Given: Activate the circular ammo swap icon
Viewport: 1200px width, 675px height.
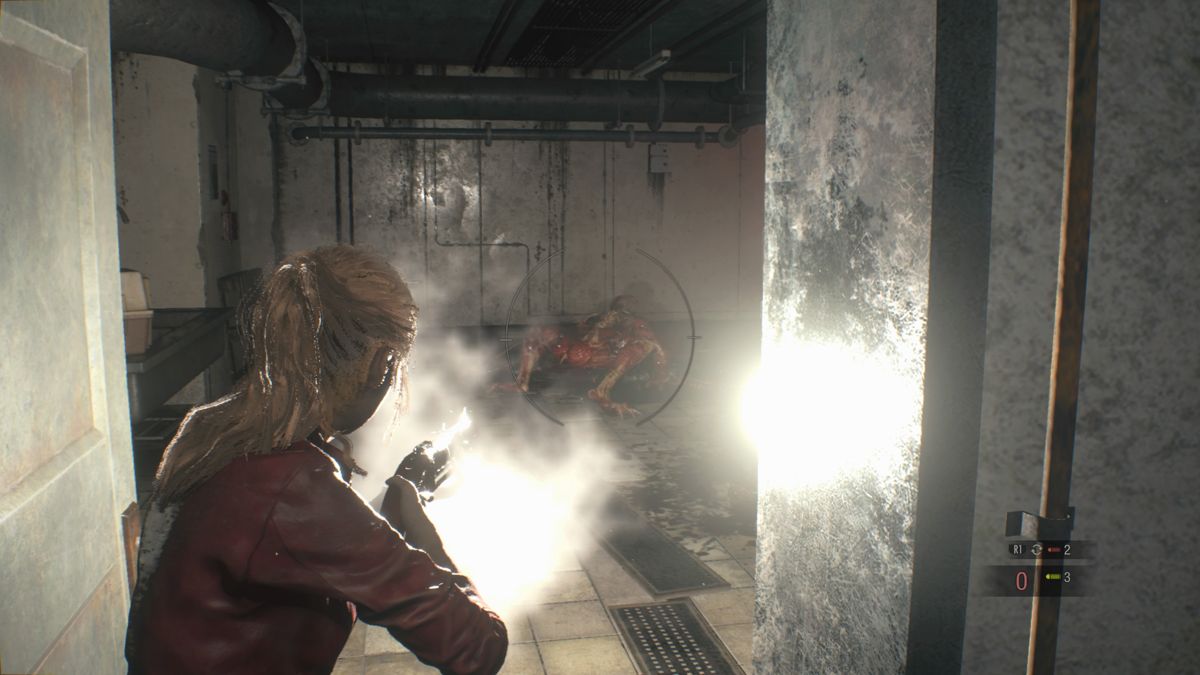Looking at the screenshot, I should point(1036,549).
